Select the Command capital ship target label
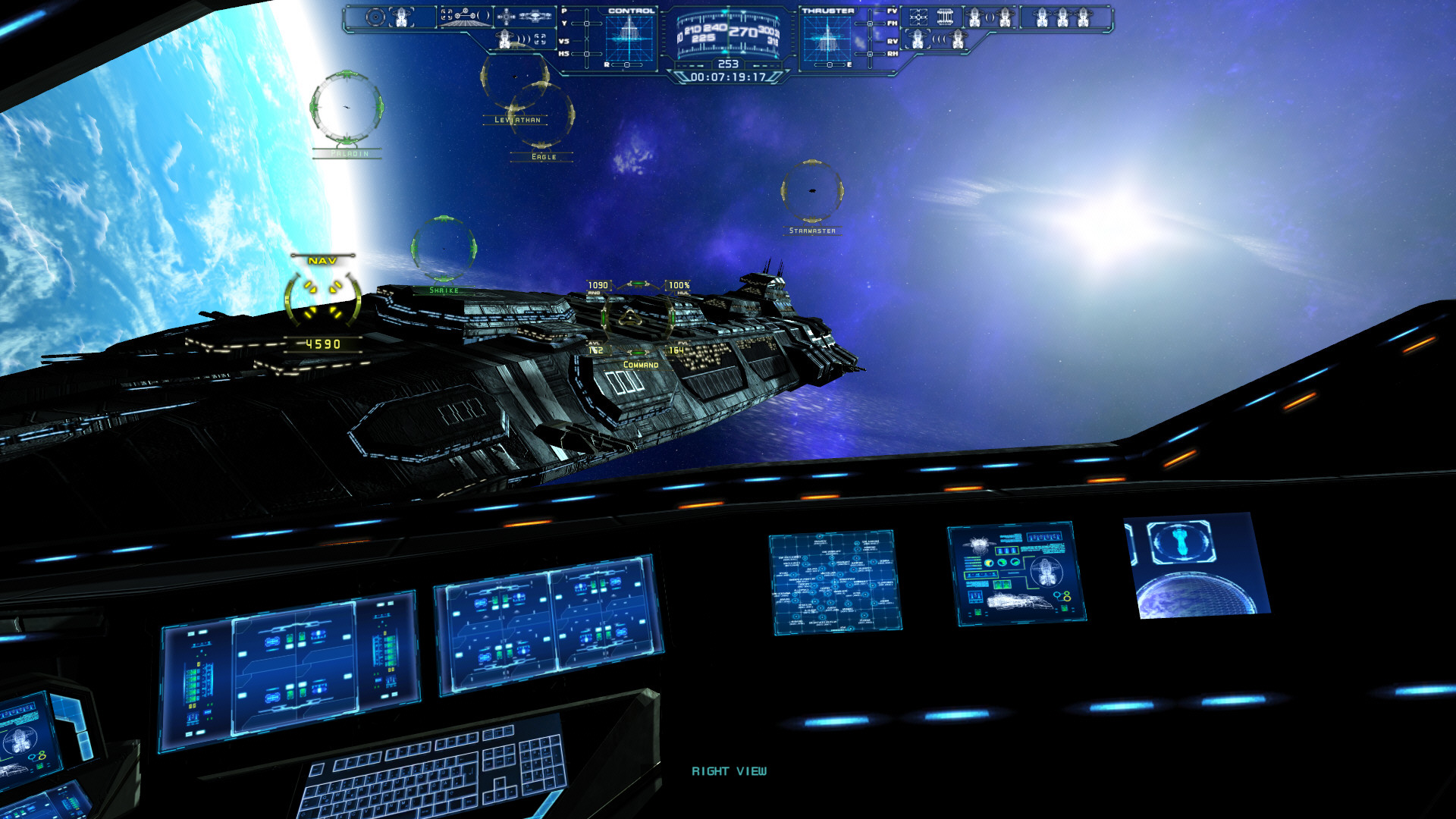Viewport: 1456px width, 819px height. pos(639,364)
